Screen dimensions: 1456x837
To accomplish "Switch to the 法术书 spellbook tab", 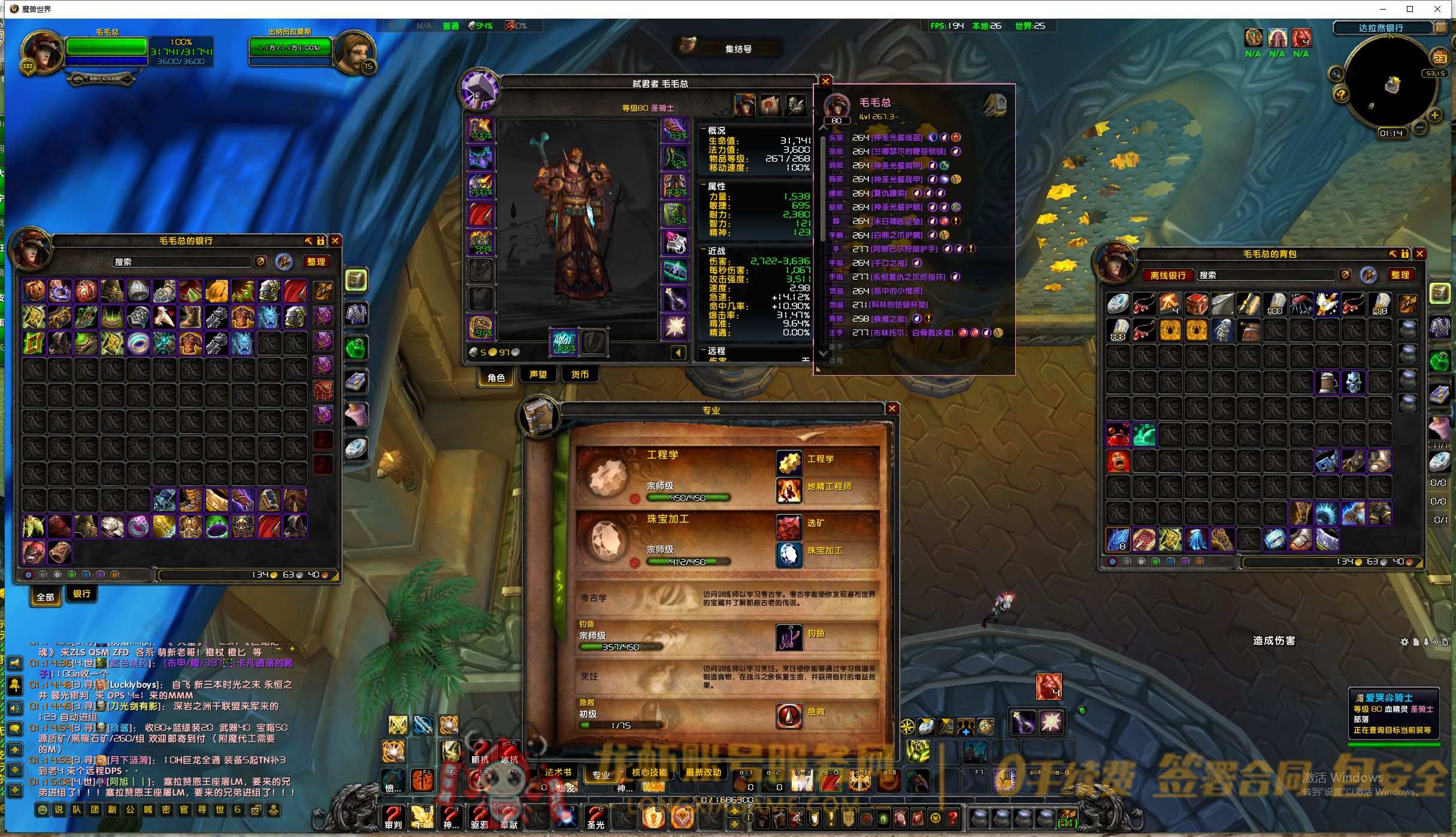I will 558,773.
